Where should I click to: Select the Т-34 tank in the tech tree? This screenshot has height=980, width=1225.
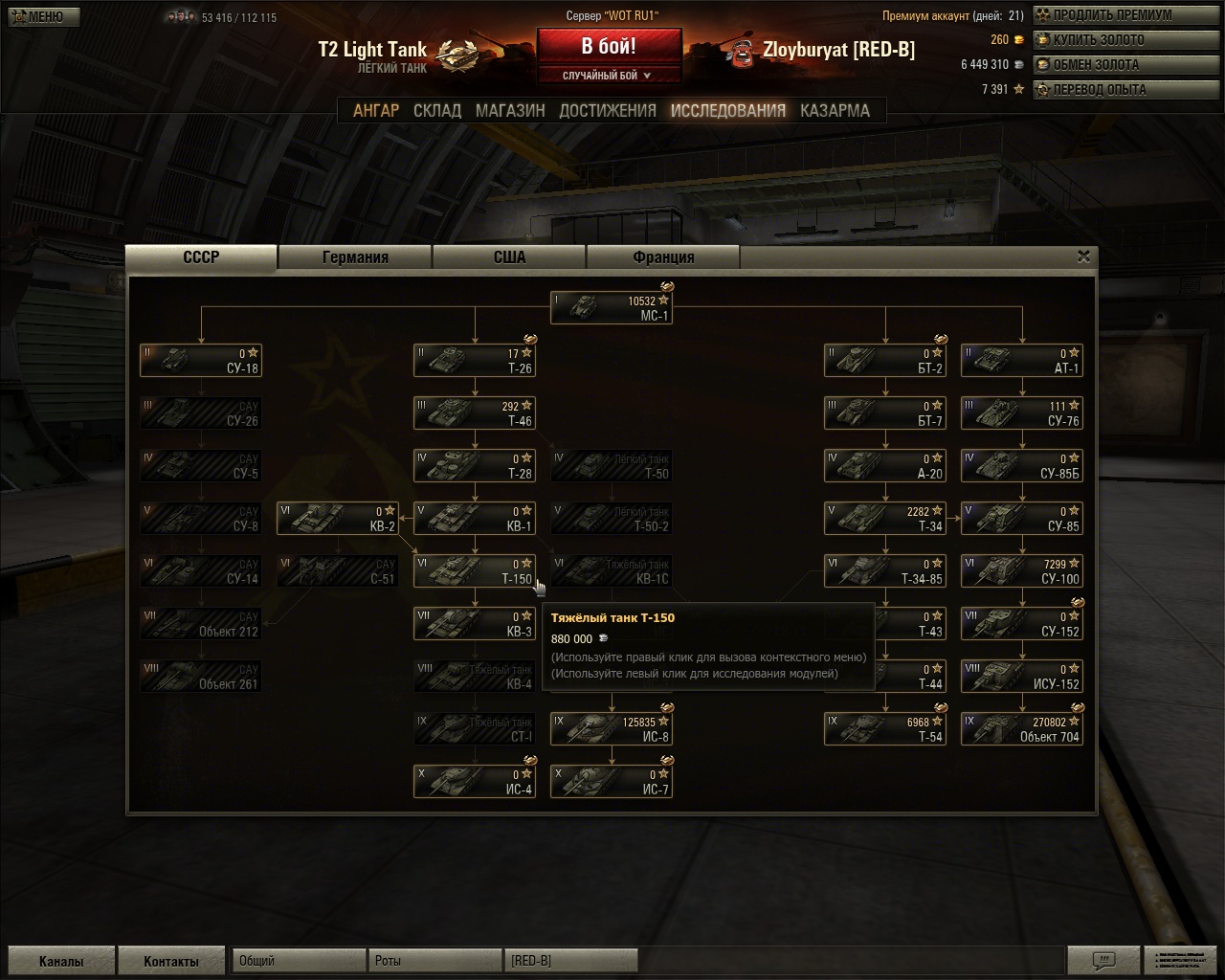tap(884, 518)
